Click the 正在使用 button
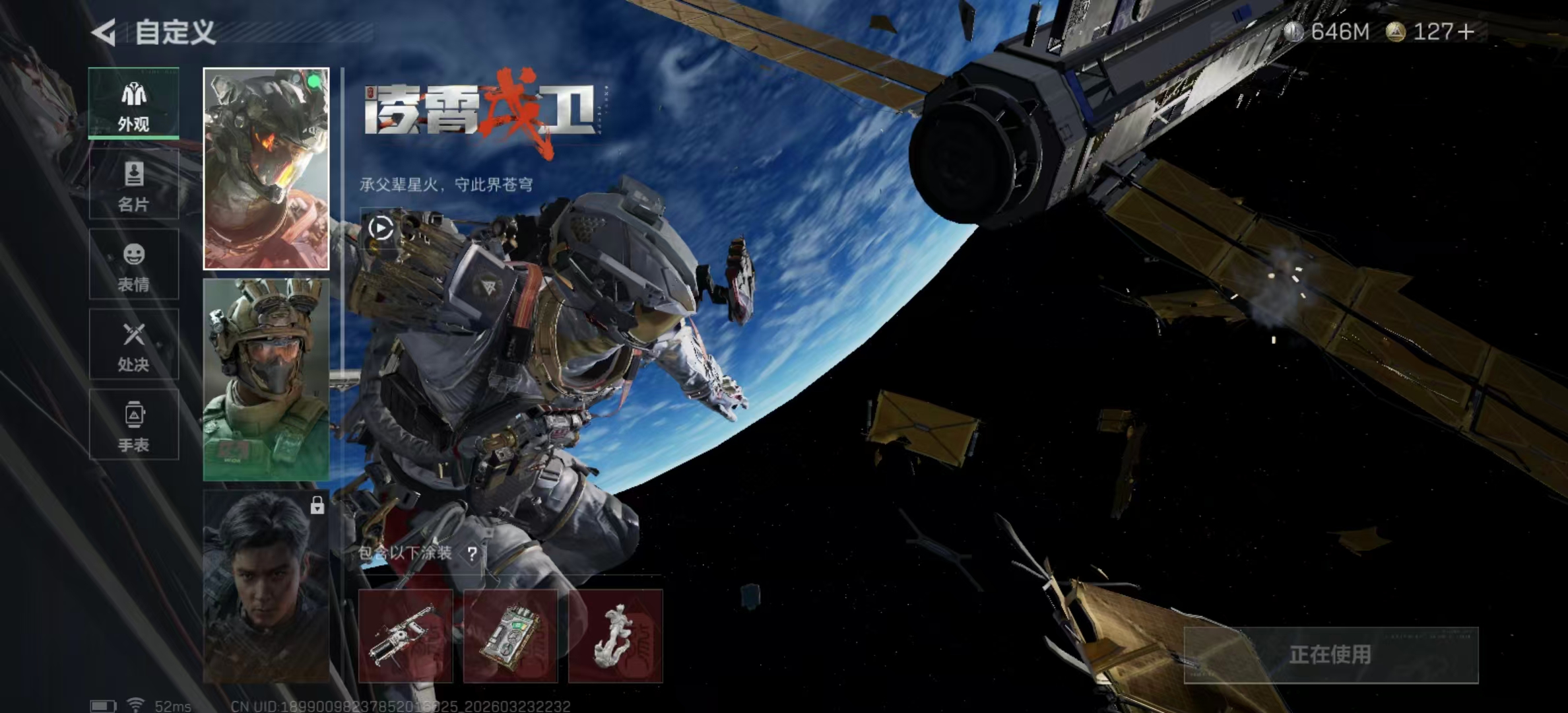Viewport: 1568px width, 713px height. point(1330,655)
